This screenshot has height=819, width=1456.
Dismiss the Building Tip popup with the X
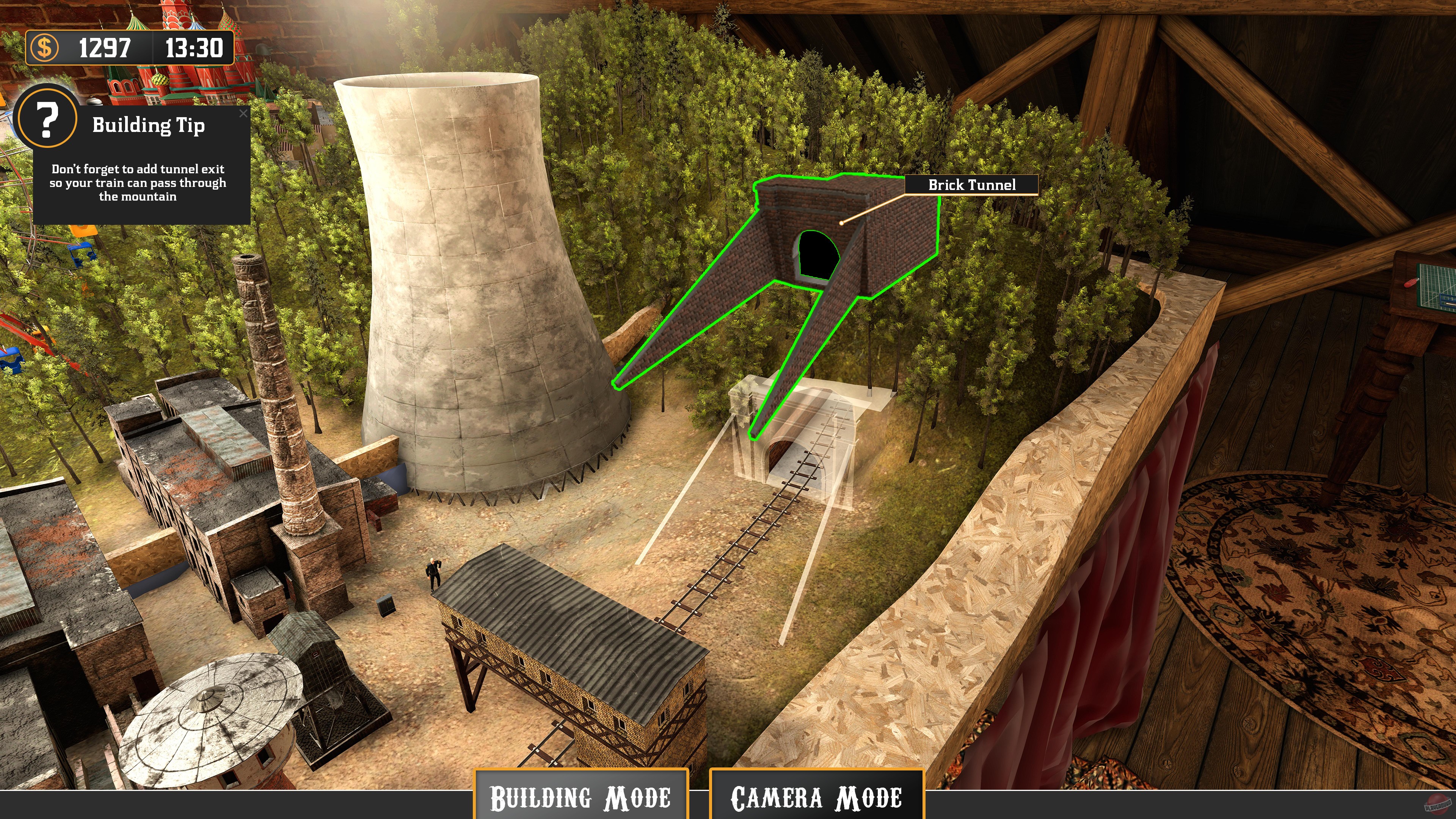(x=244, y=114)
